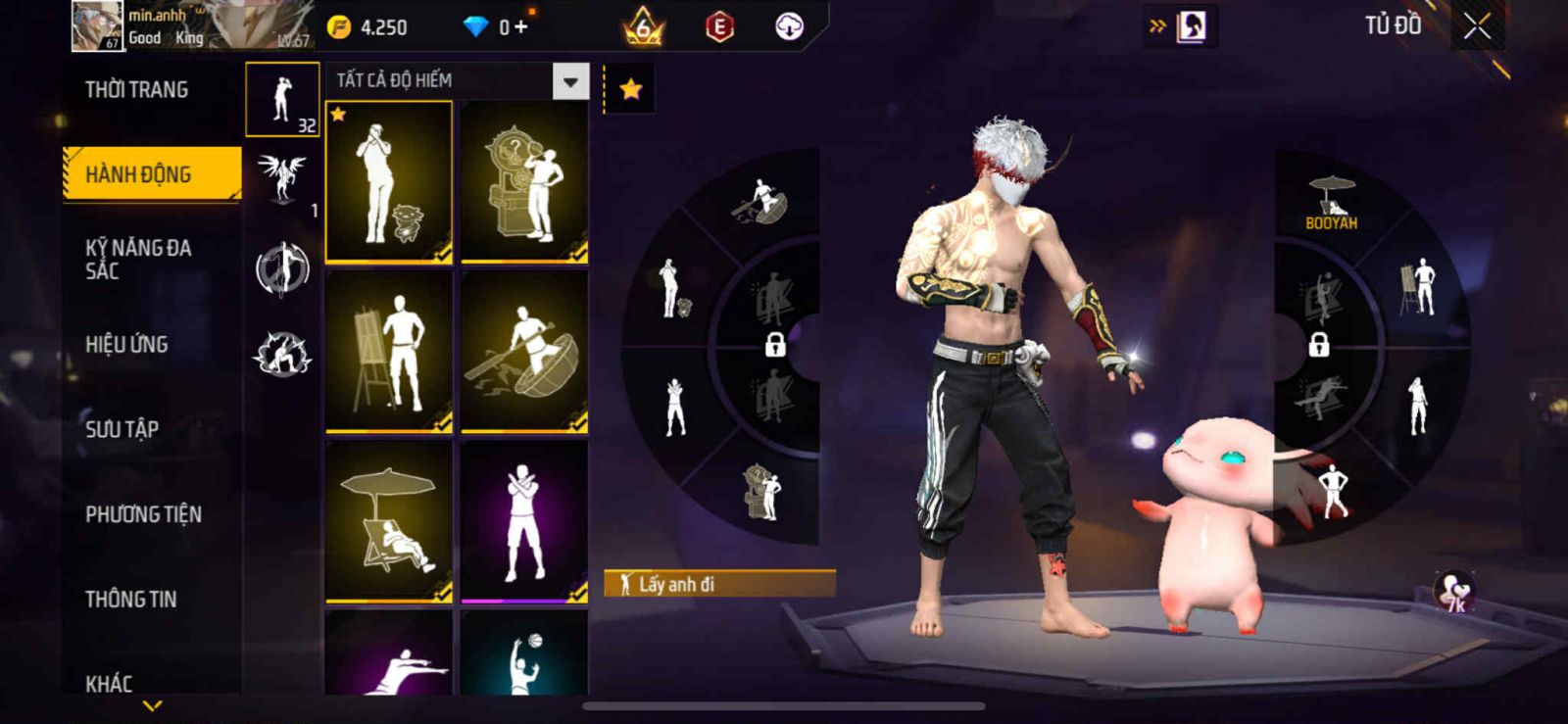Click the cloud download icon
This screenshot has height=724, width=1568.
[789, 27]
